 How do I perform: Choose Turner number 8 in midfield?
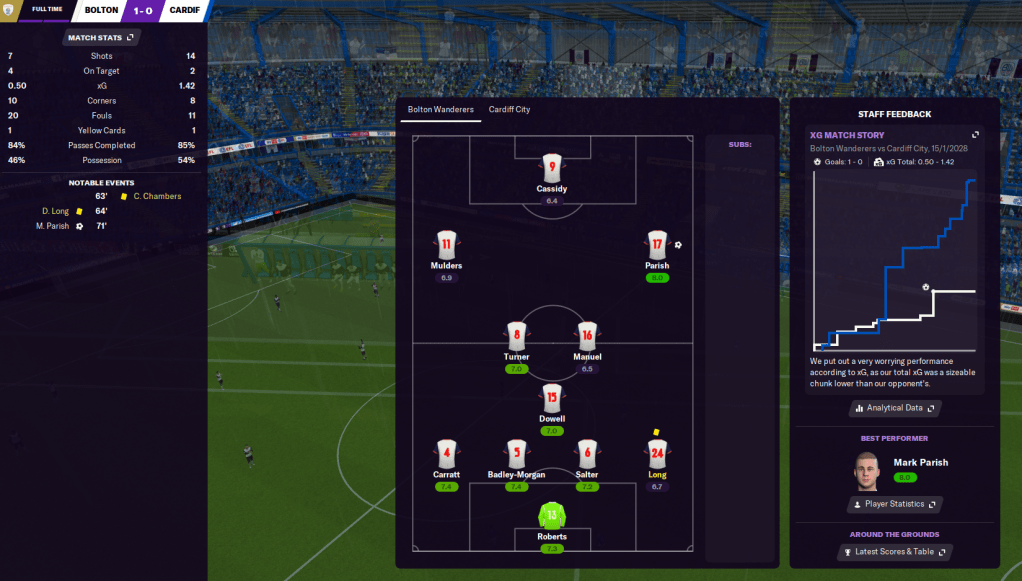click(x=516, y=336)
